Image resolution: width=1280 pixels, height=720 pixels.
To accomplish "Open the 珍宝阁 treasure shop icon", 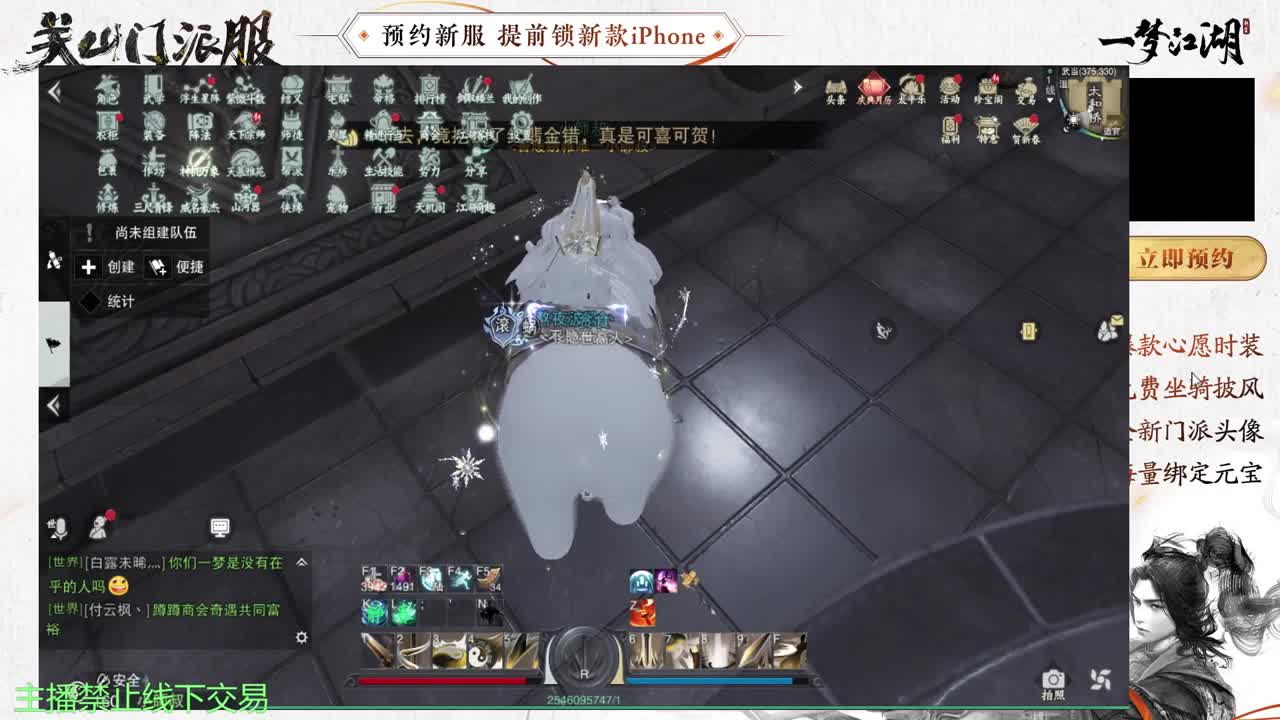I will pos(987,87).
